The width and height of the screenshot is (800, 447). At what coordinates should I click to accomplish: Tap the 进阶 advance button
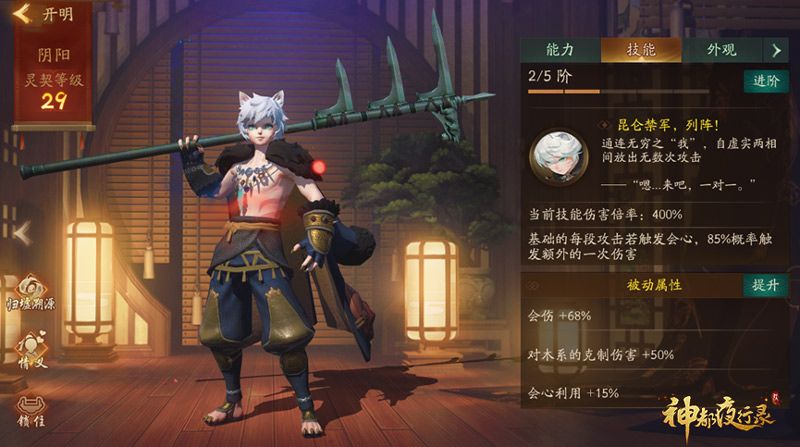tap(764, 81)
